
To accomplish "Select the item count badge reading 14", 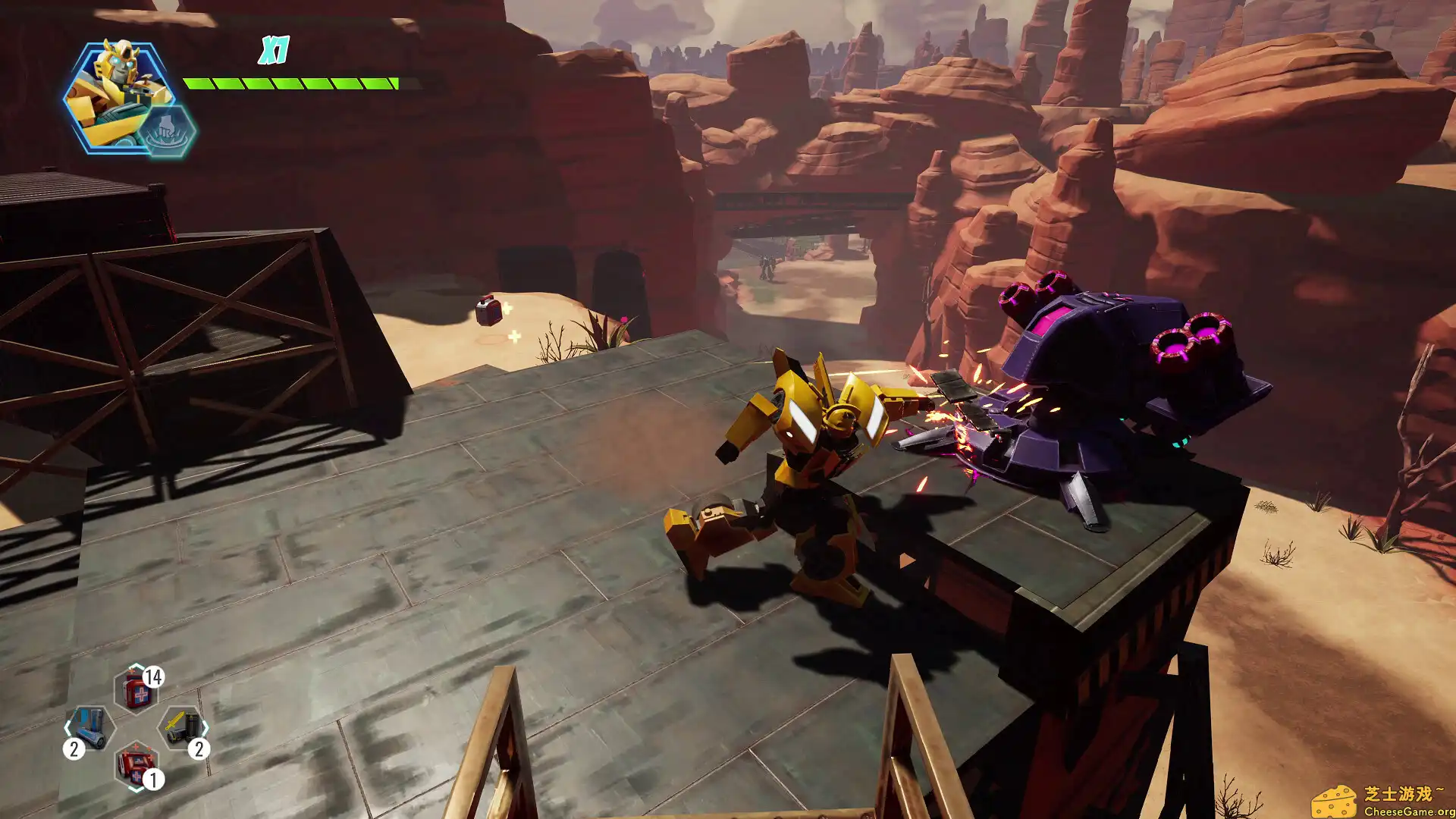I will pyautogui.click(x=153, y=676).
